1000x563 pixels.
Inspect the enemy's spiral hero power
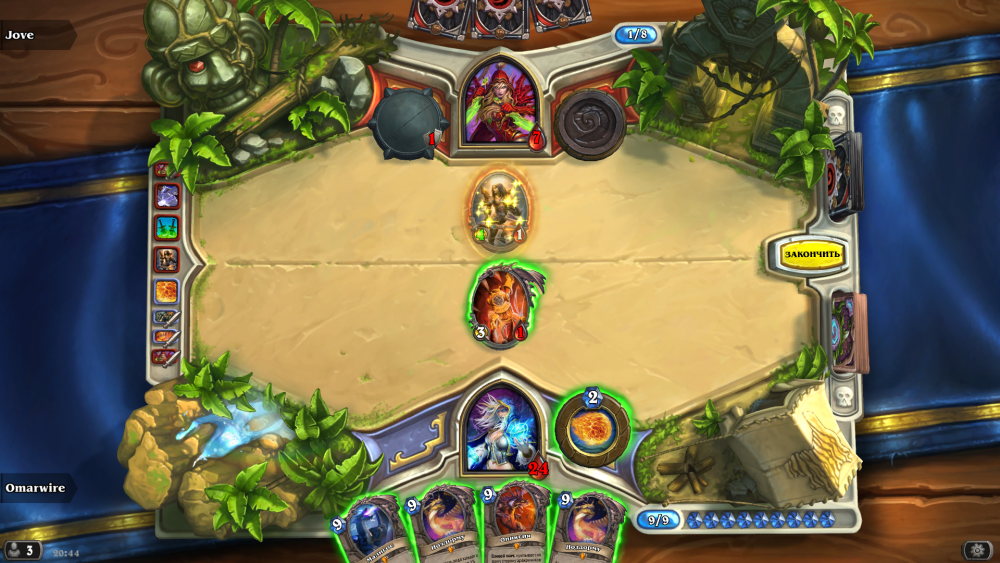[x=590, y=124]
